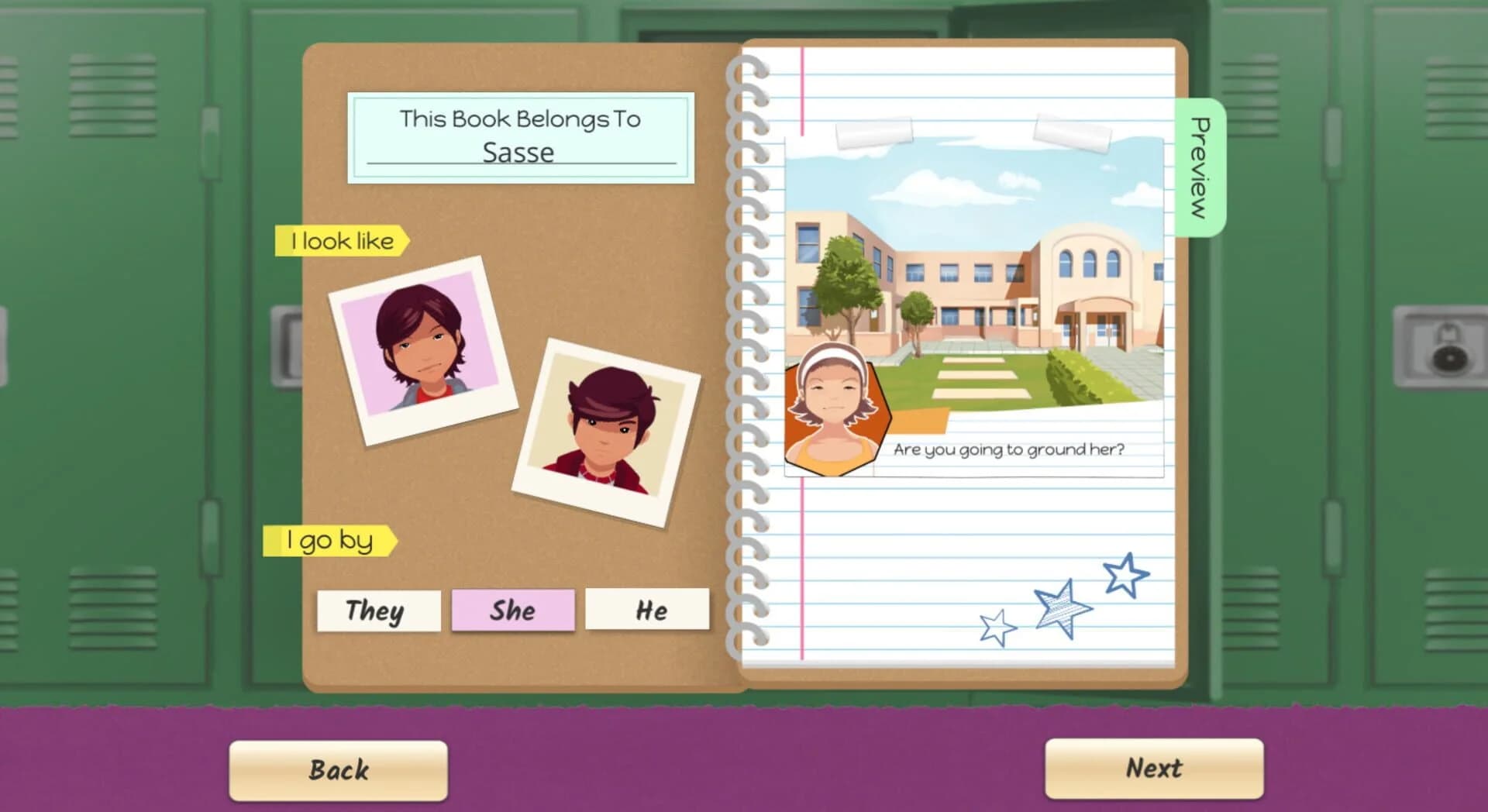Click the 'I look like' yellow tag
This screenshot has width=1488, height=812.
(x=341, y=240)
